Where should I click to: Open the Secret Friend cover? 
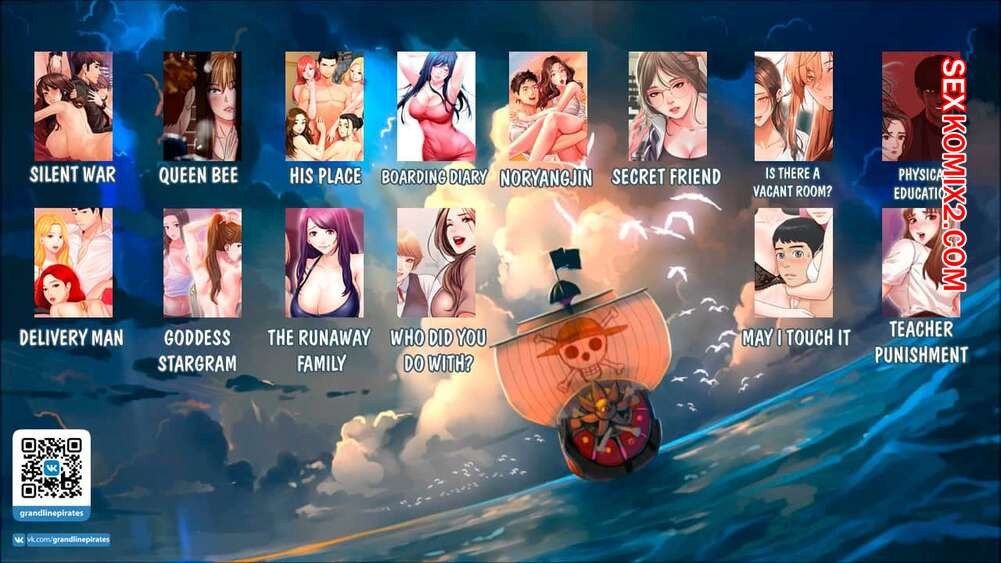[x=667, y=106]
